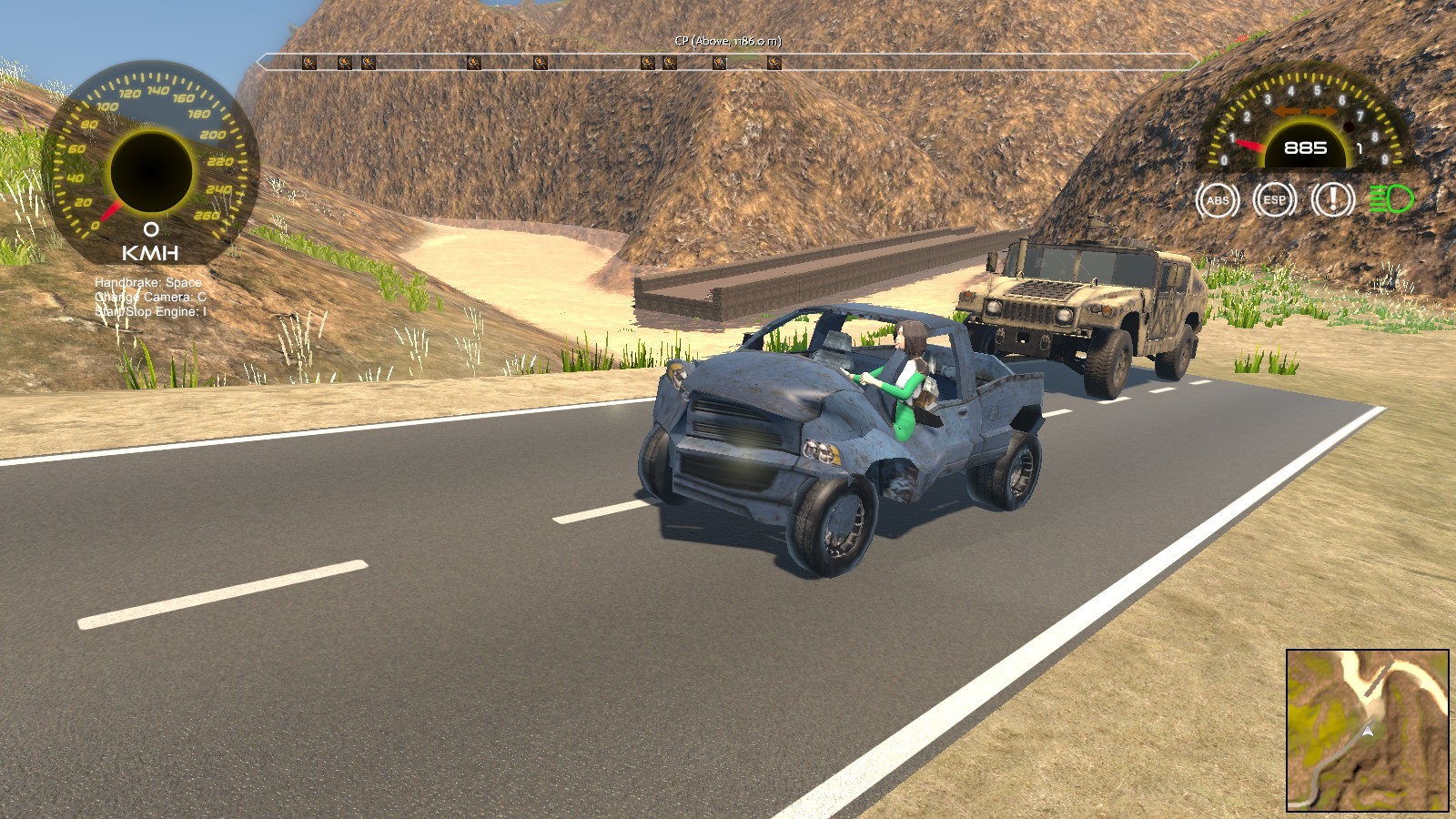The image size is (1456, 819).
Task: Open the Handbrake: Space keybinding entry
Action: (146, 282)
